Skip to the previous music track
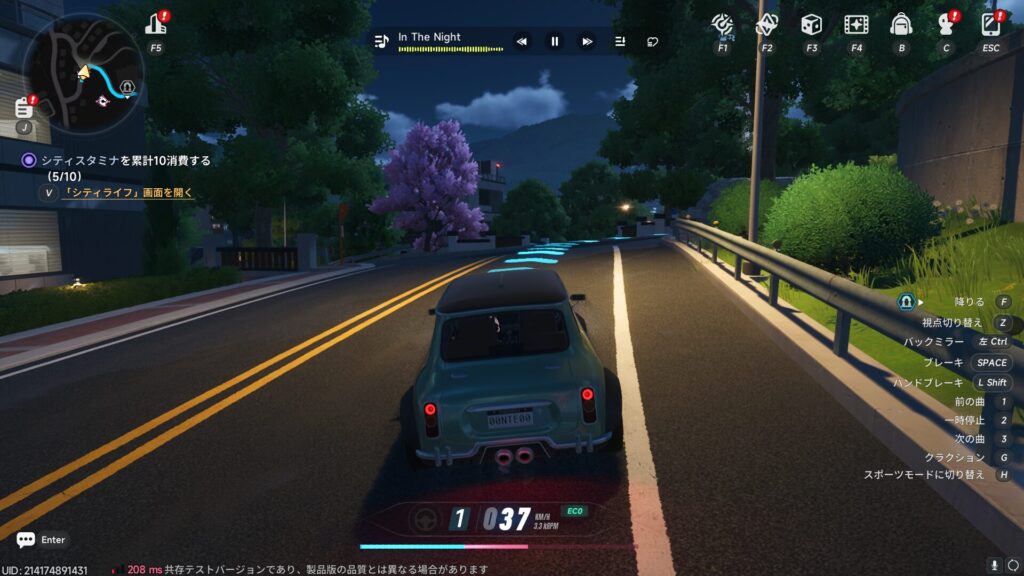This screenshot has width=1024, height=576. [x=521, y=41]
